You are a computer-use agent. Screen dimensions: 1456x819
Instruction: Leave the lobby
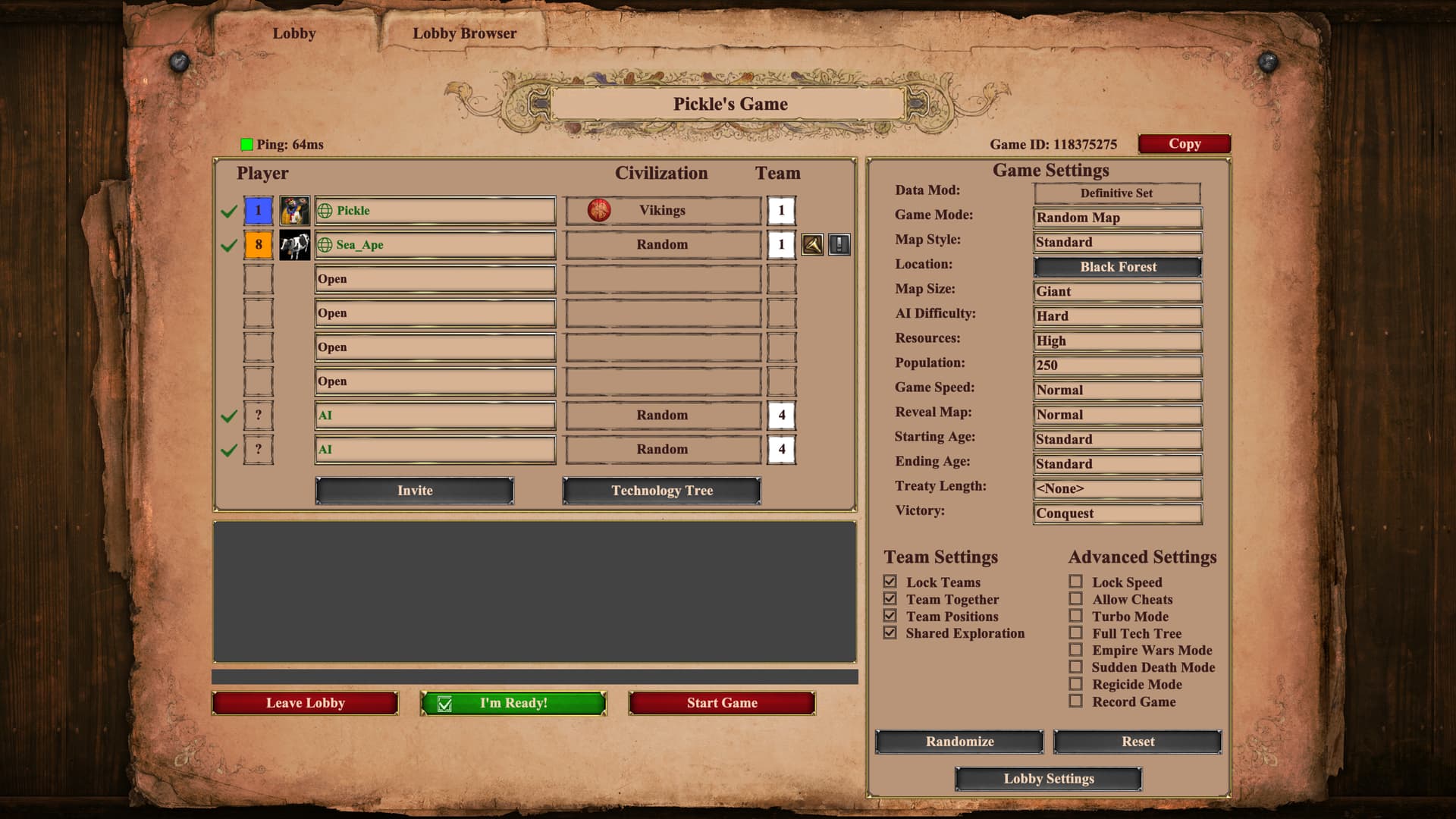(x=305, y=703)
